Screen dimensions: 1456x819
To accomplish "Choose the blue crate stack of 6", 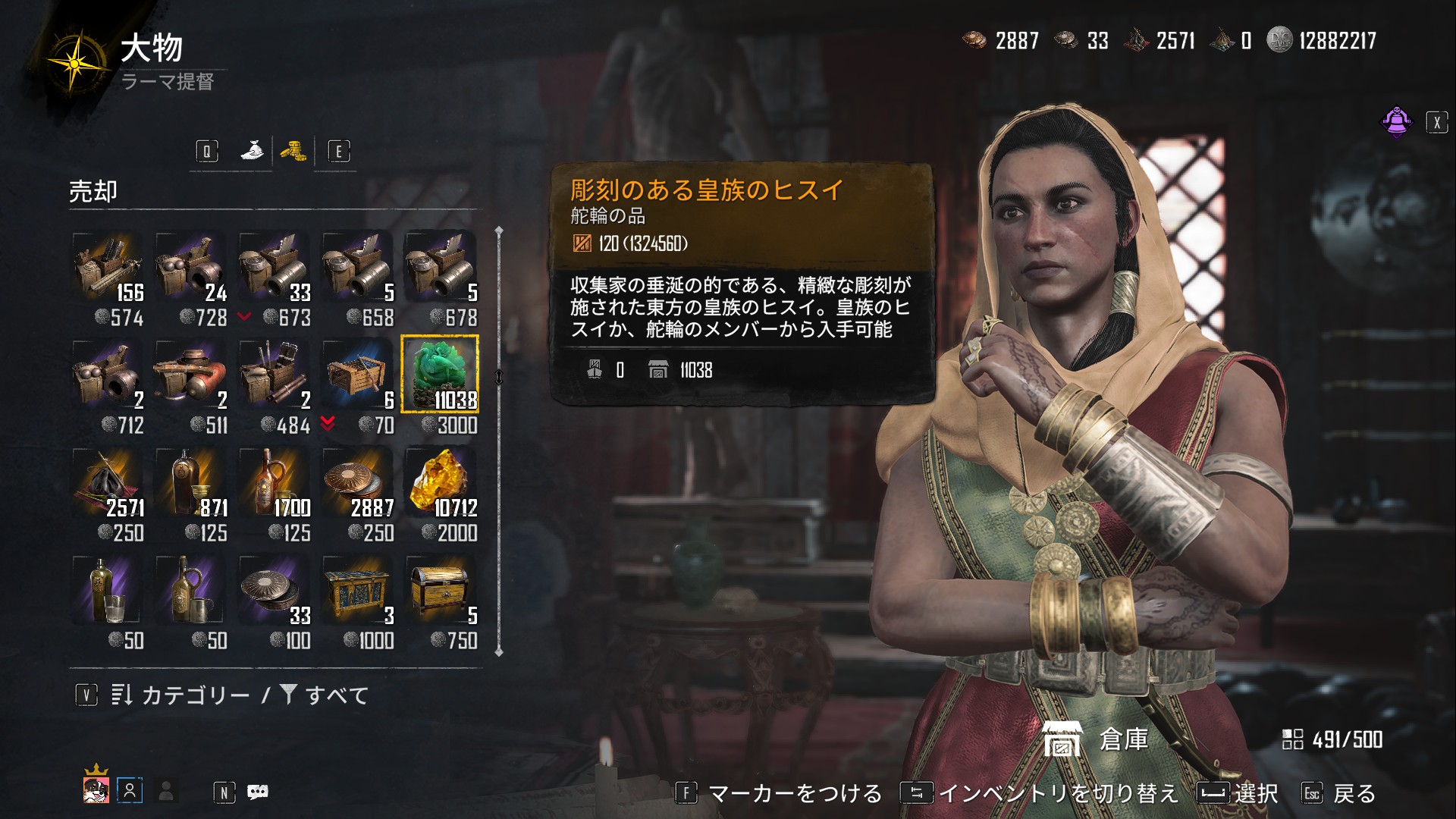I will (x=356, y=375).
